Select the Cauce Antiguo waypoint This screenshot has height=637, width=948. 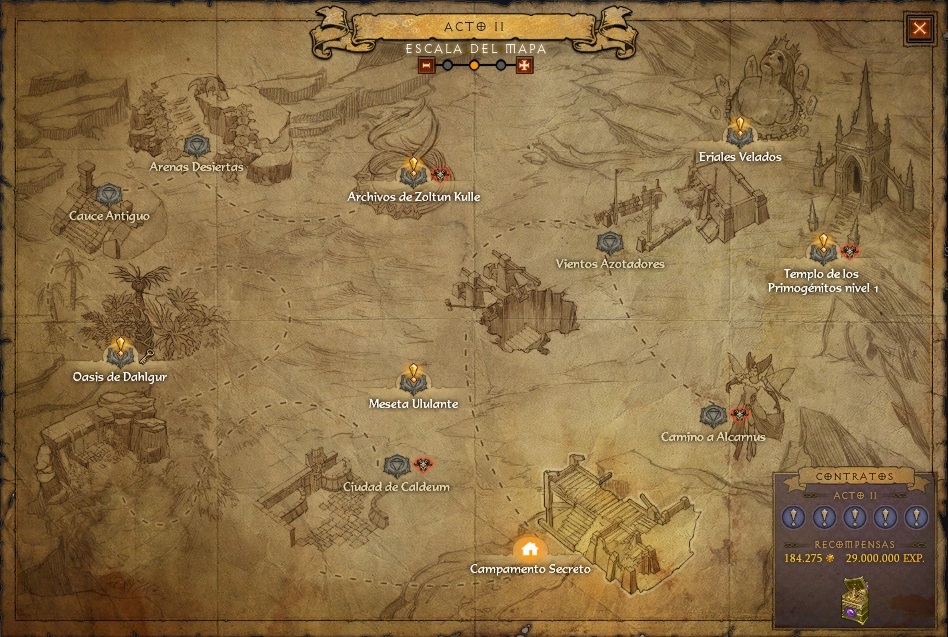tap(109, 196)
